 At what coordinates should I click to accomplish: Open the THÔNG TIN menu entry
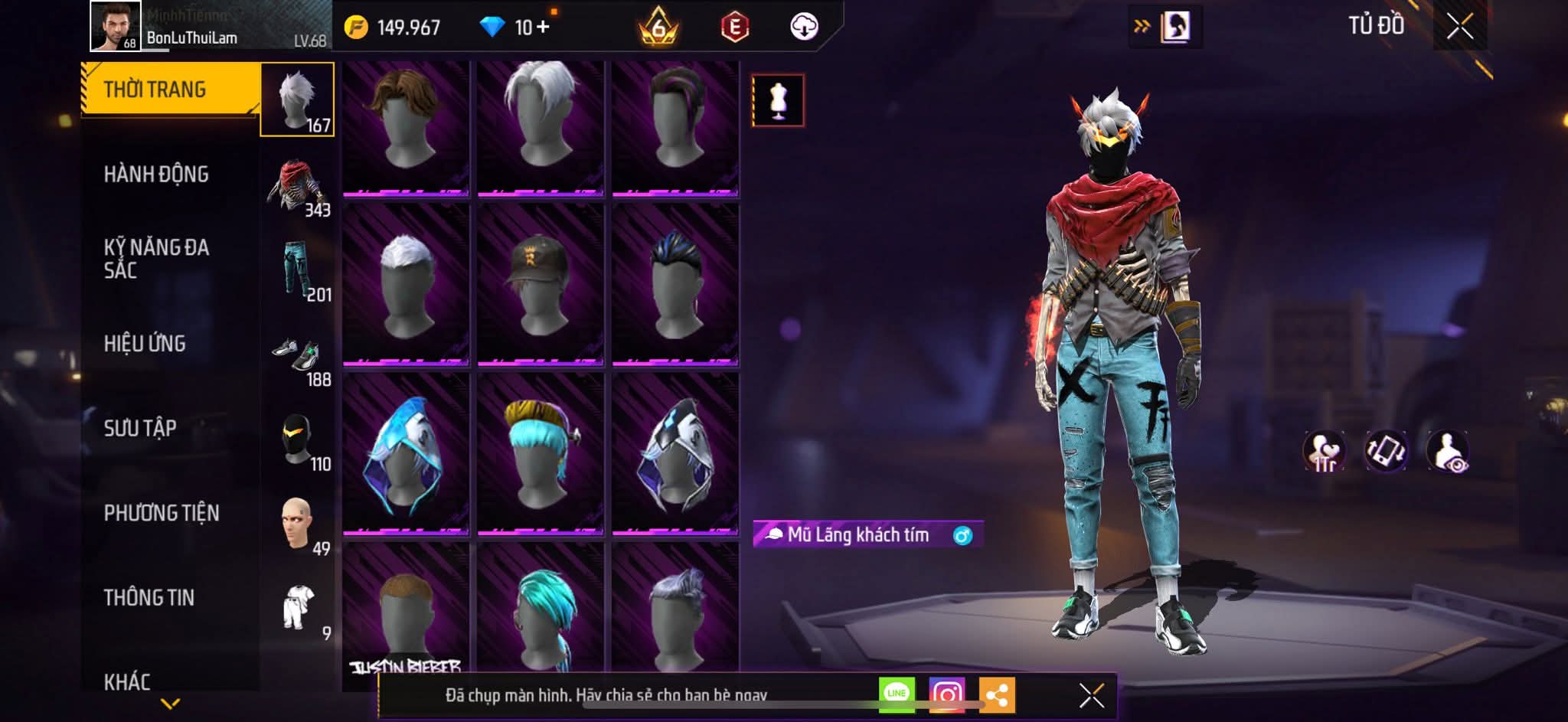tap(149, 597)
